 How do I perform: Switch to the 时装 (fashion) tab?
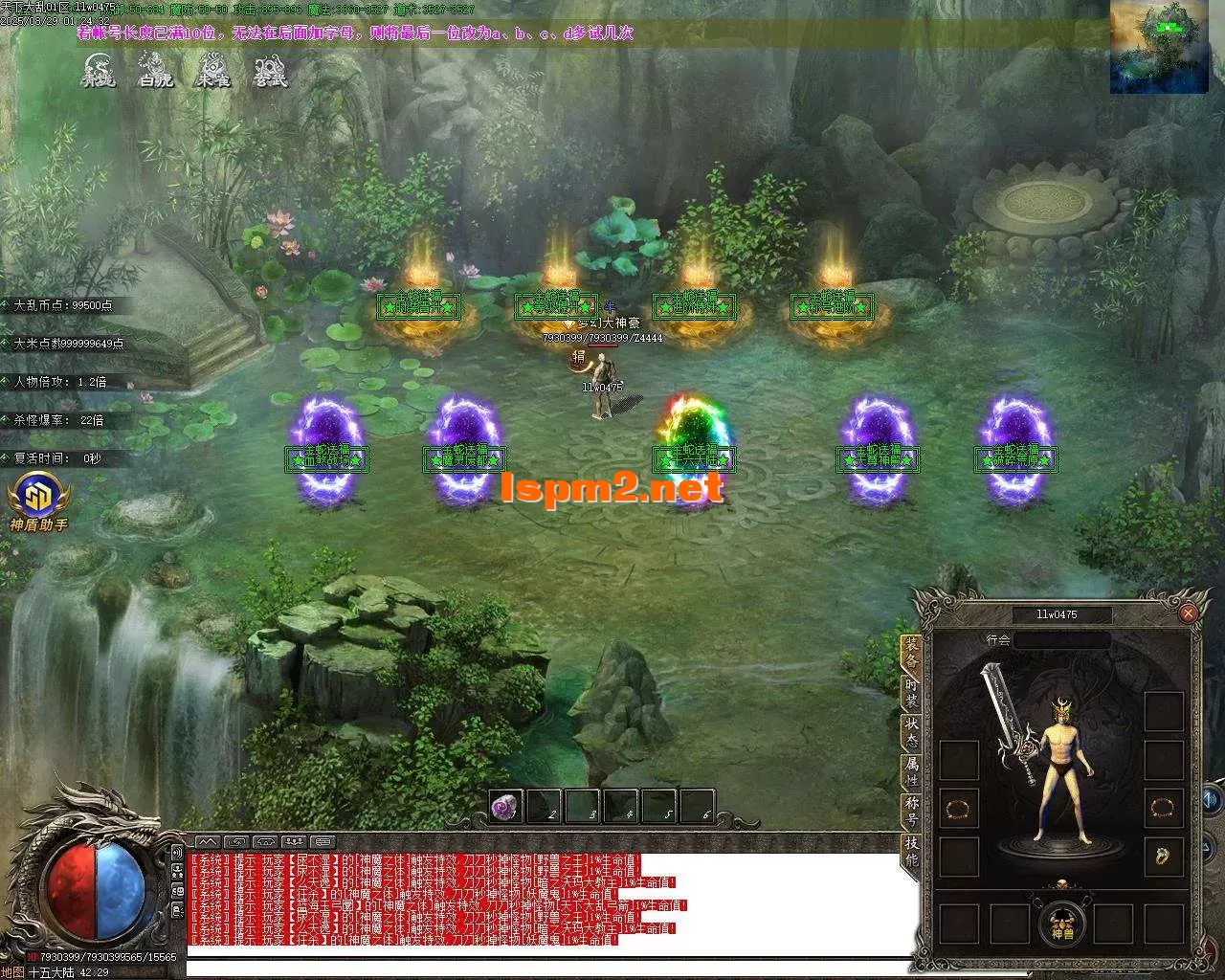tap(911, 694)
